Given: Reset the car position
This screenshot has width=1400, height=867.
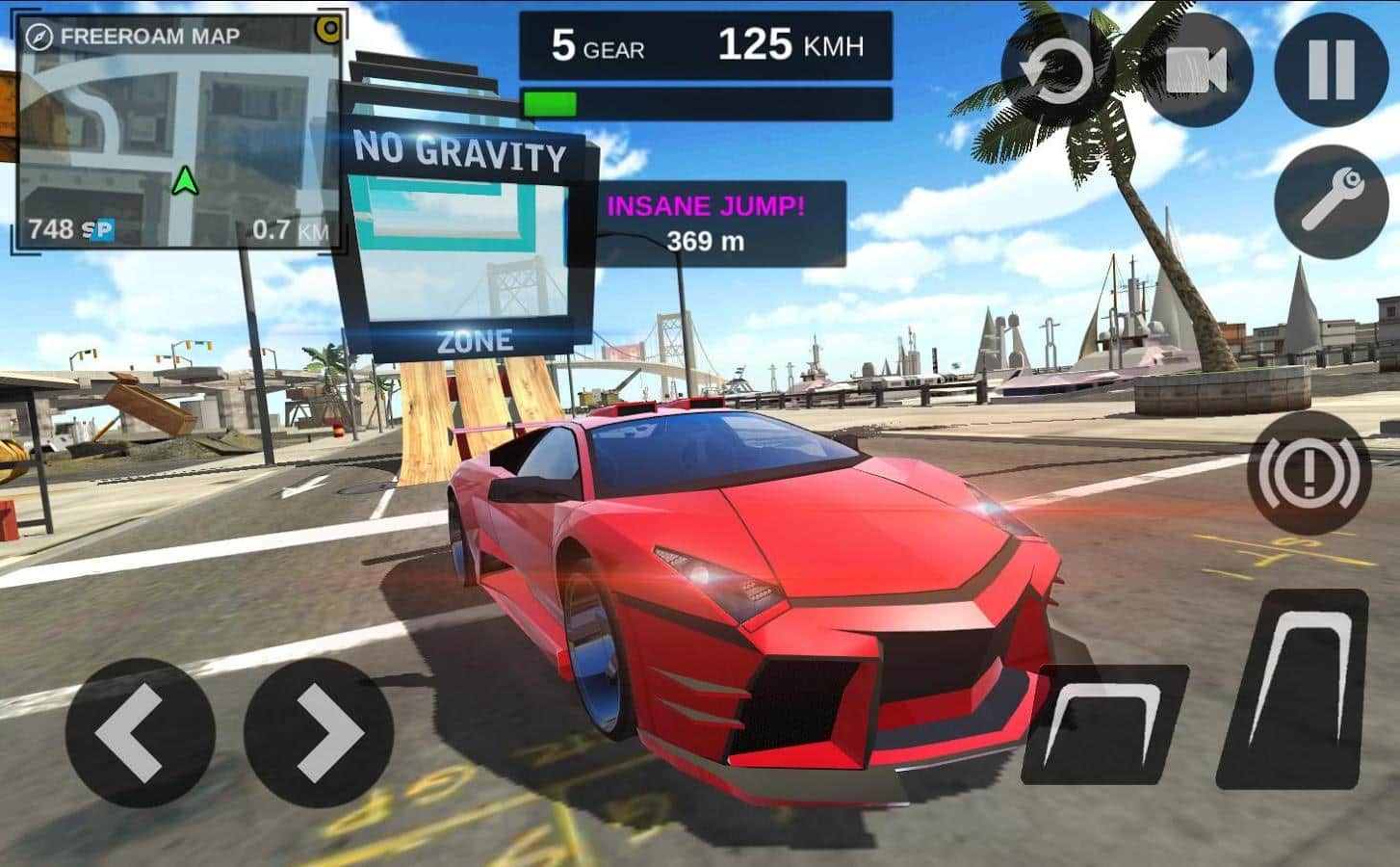Looking at the screenshot, I should [1057, 69].
